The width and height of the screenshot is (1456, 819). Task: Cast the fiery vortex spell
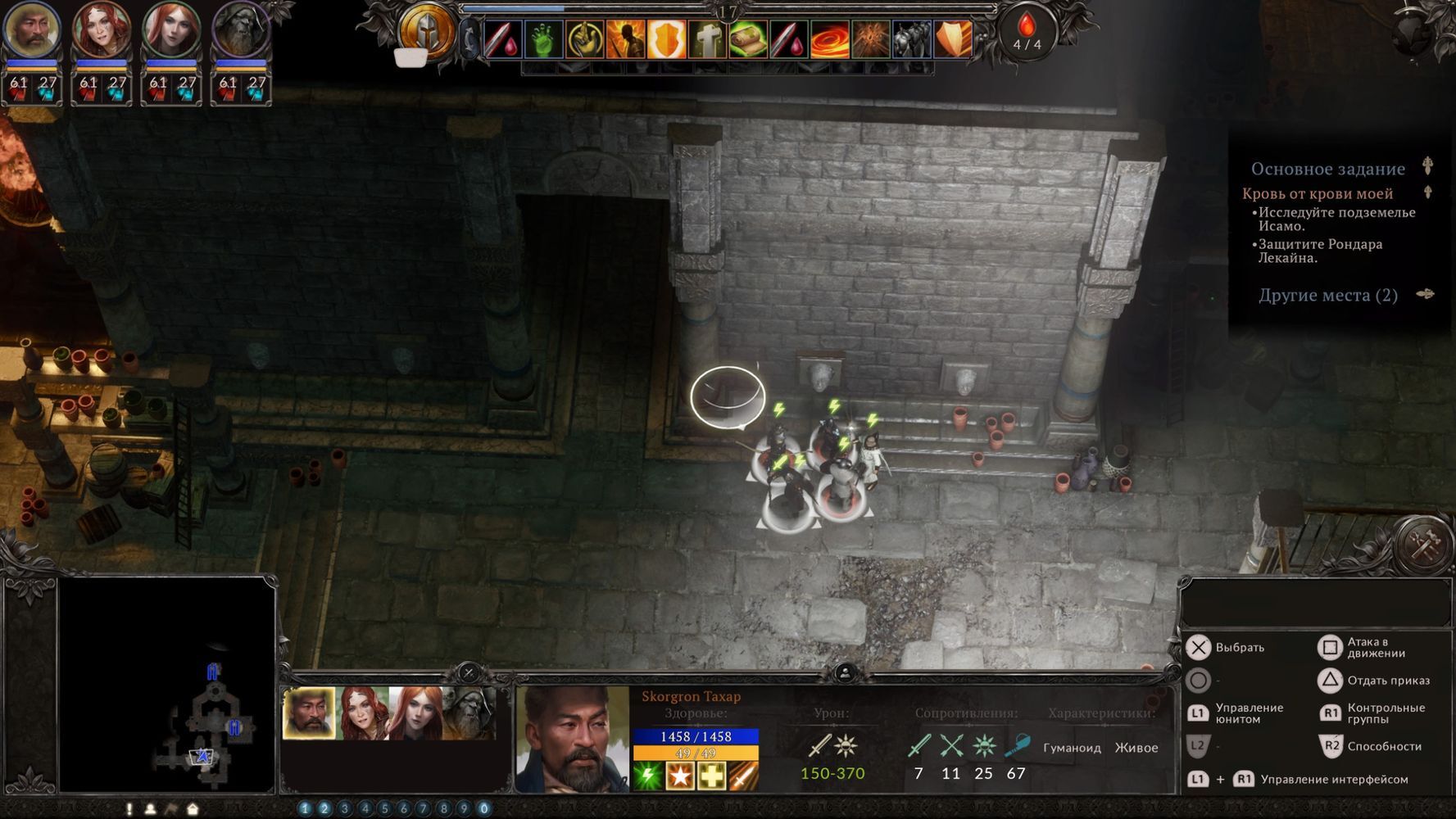(829, 39)
